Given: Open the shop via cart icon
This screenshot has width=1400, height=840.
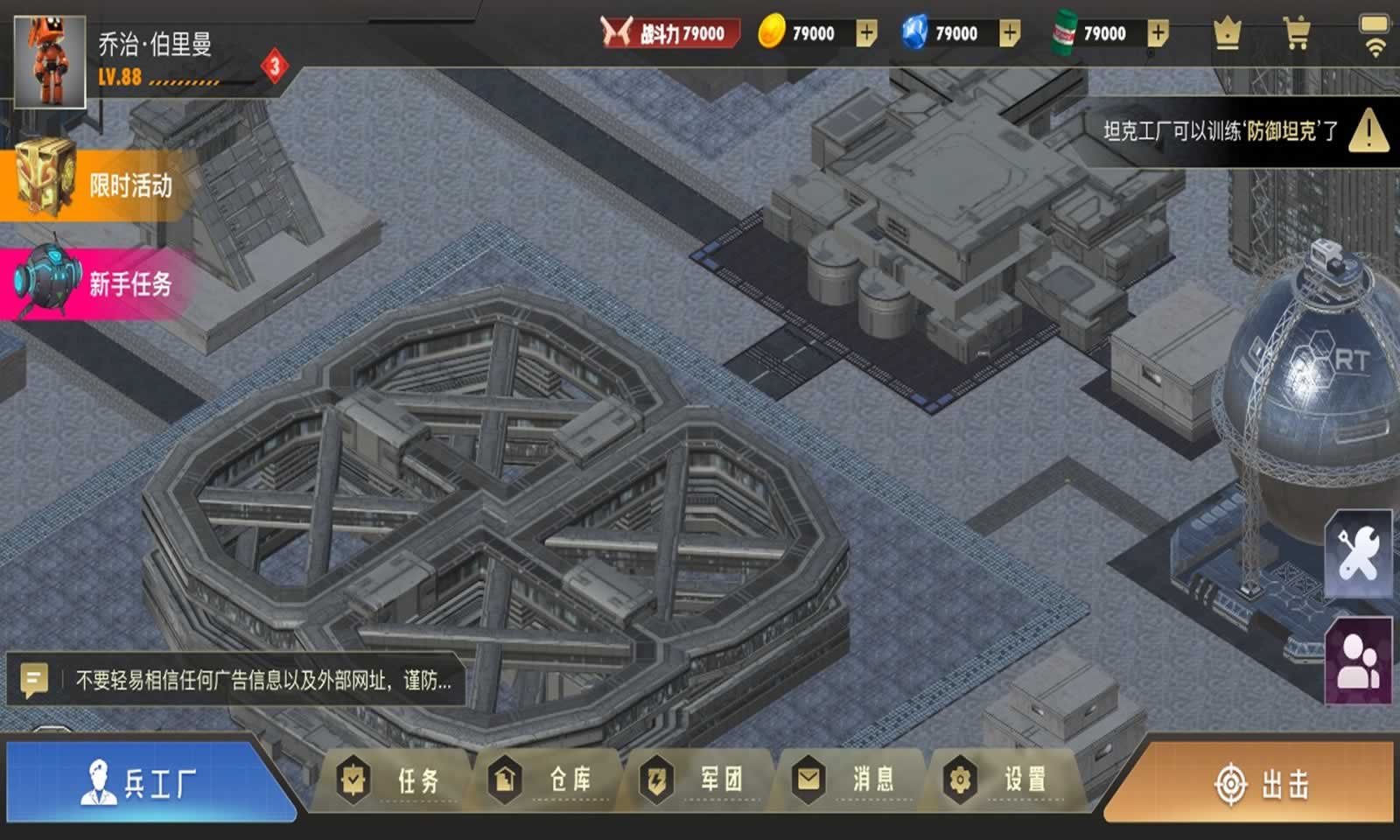Looking at the screenshot, I should (x=1295, y=35).
